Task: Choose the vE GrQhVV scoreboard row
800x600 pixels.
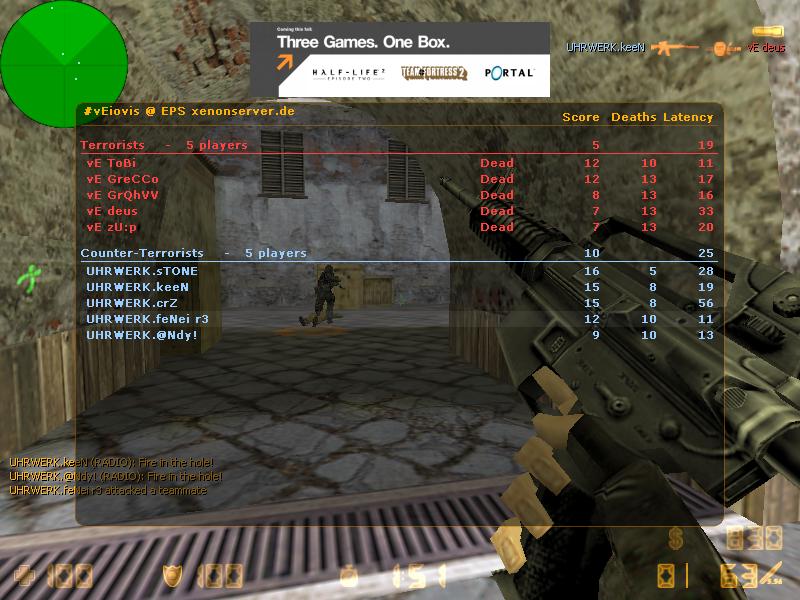Action: point(122,195)
